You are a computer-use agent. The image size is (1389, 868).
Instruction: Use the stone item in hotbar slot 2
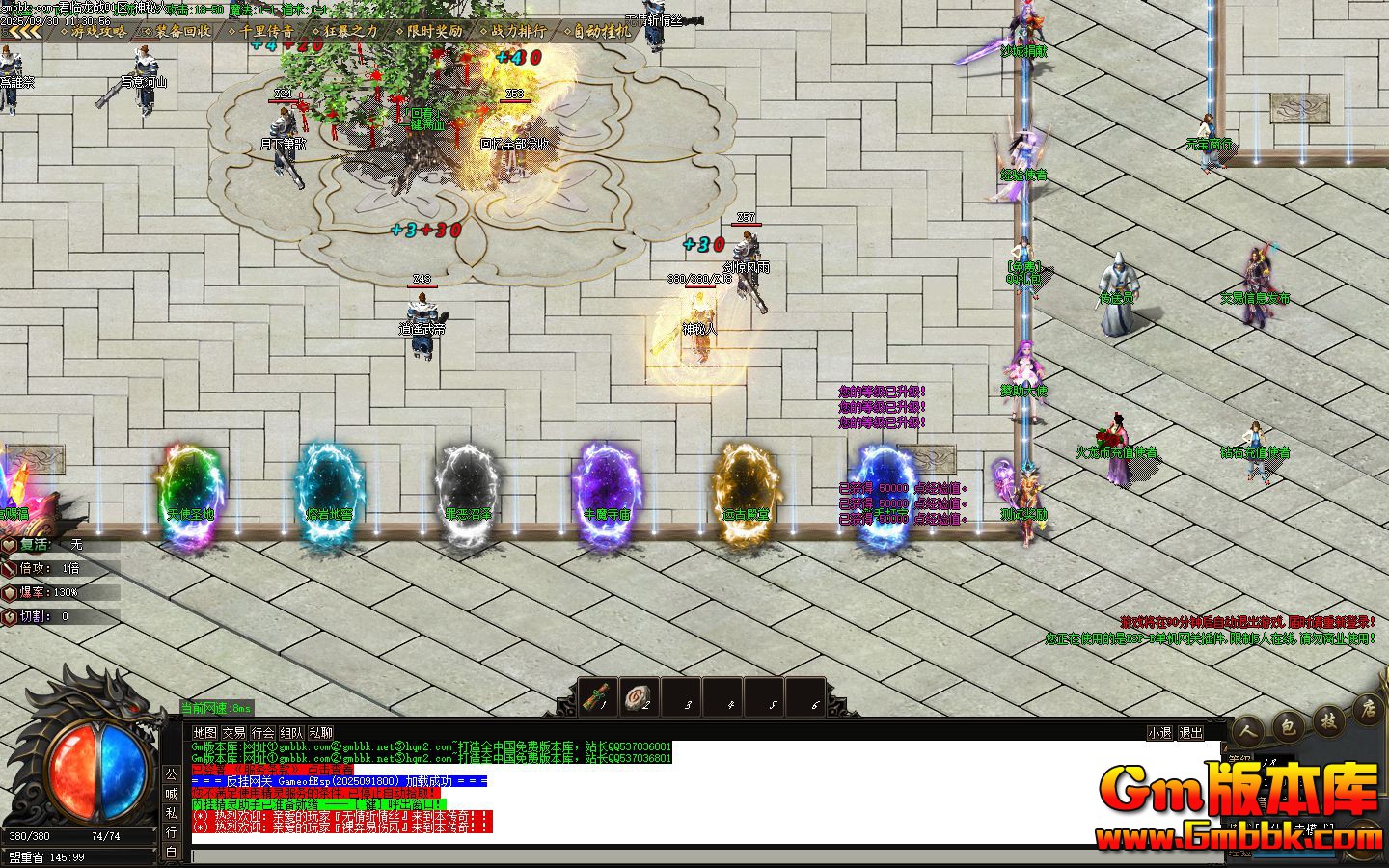pos(640,694)
